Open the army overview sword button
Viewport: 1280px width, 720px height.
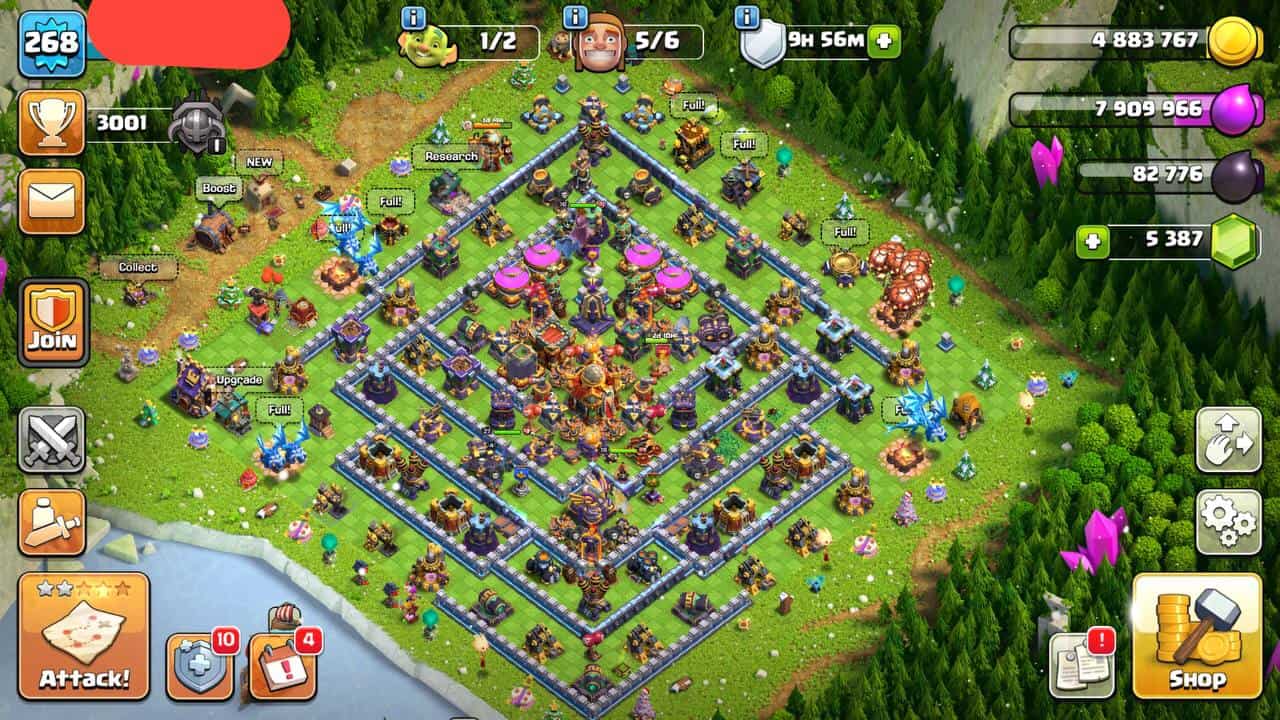[x=52, y=522]
